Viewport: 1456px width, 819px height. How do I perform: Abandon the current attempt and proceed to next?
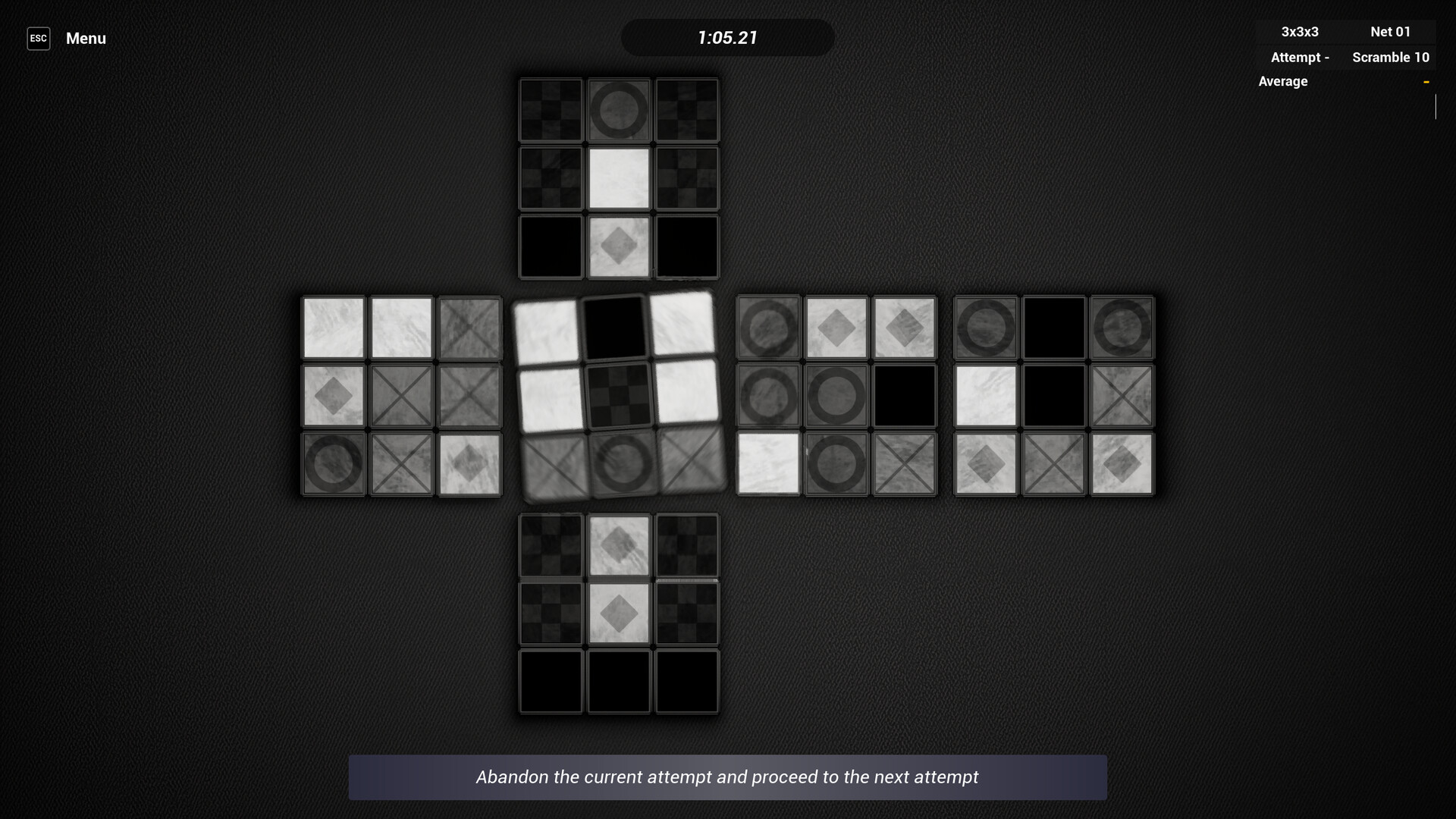pos(728,777)
